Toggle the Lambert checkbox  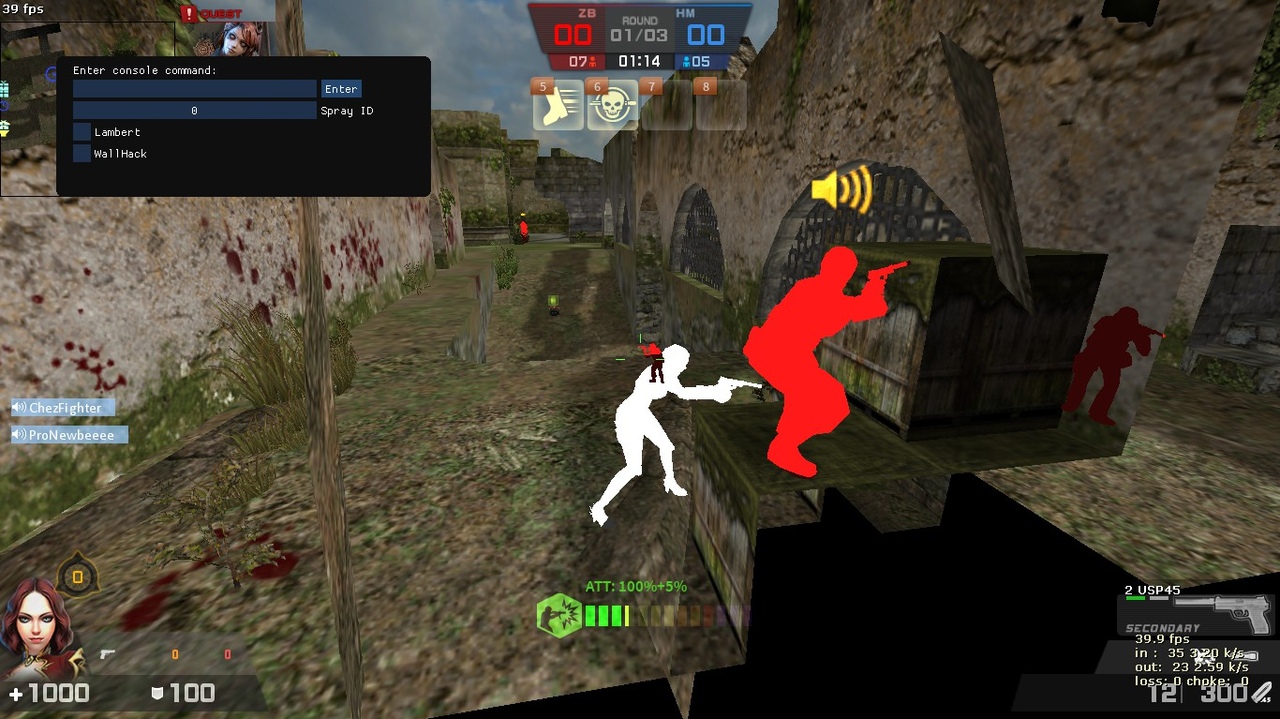[82, 132]
